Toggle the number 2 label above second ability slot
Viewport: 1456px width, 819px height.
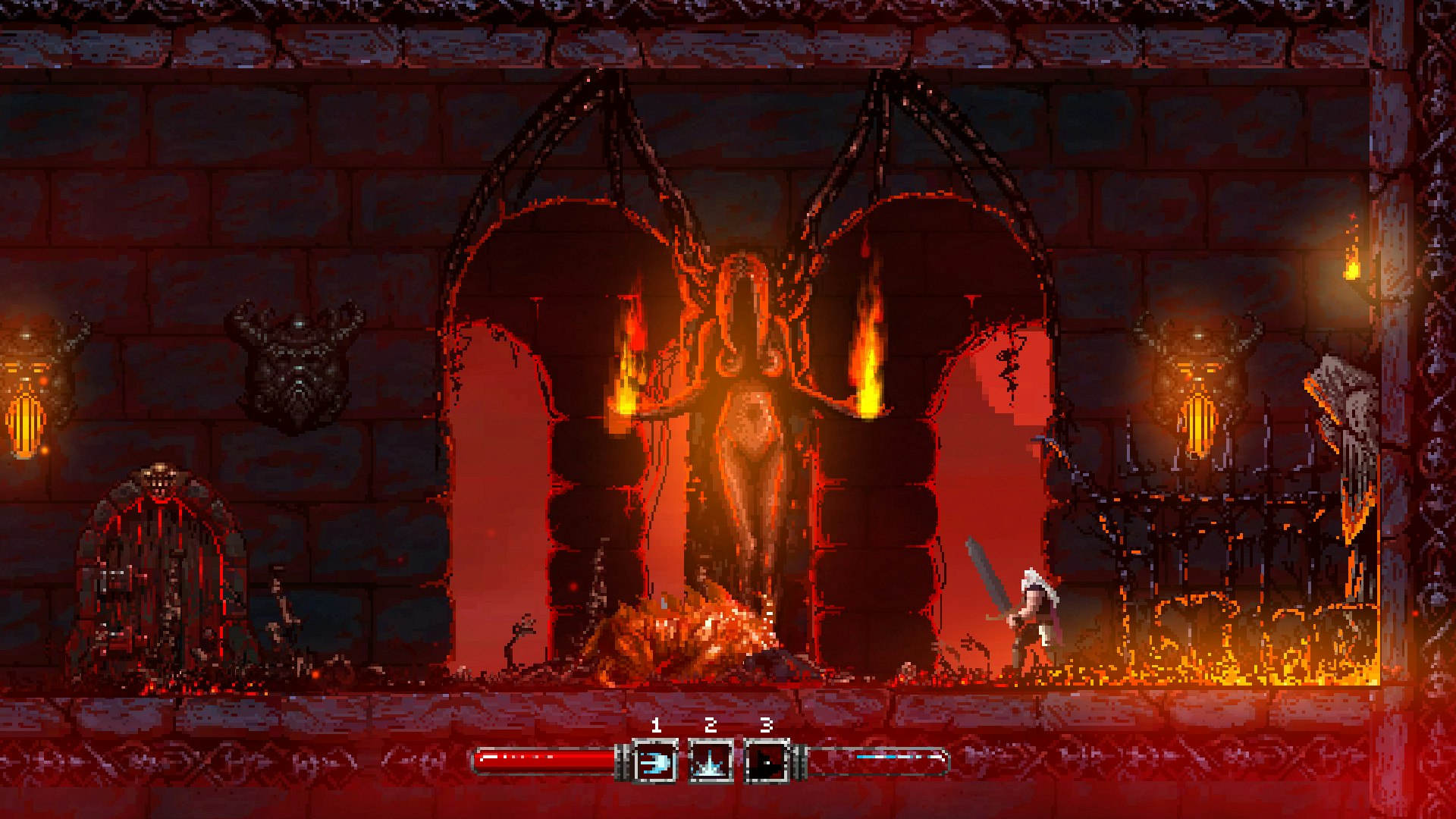[709, 724]
